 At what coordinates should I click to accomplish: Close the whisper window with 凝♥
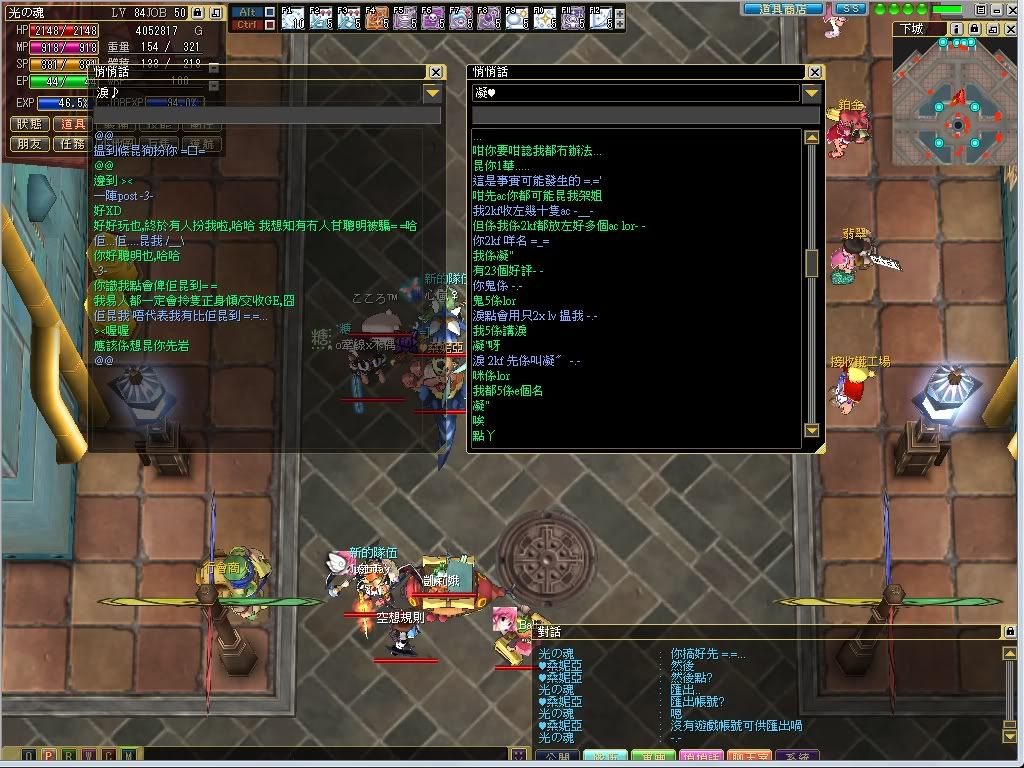tap(815, 72)
